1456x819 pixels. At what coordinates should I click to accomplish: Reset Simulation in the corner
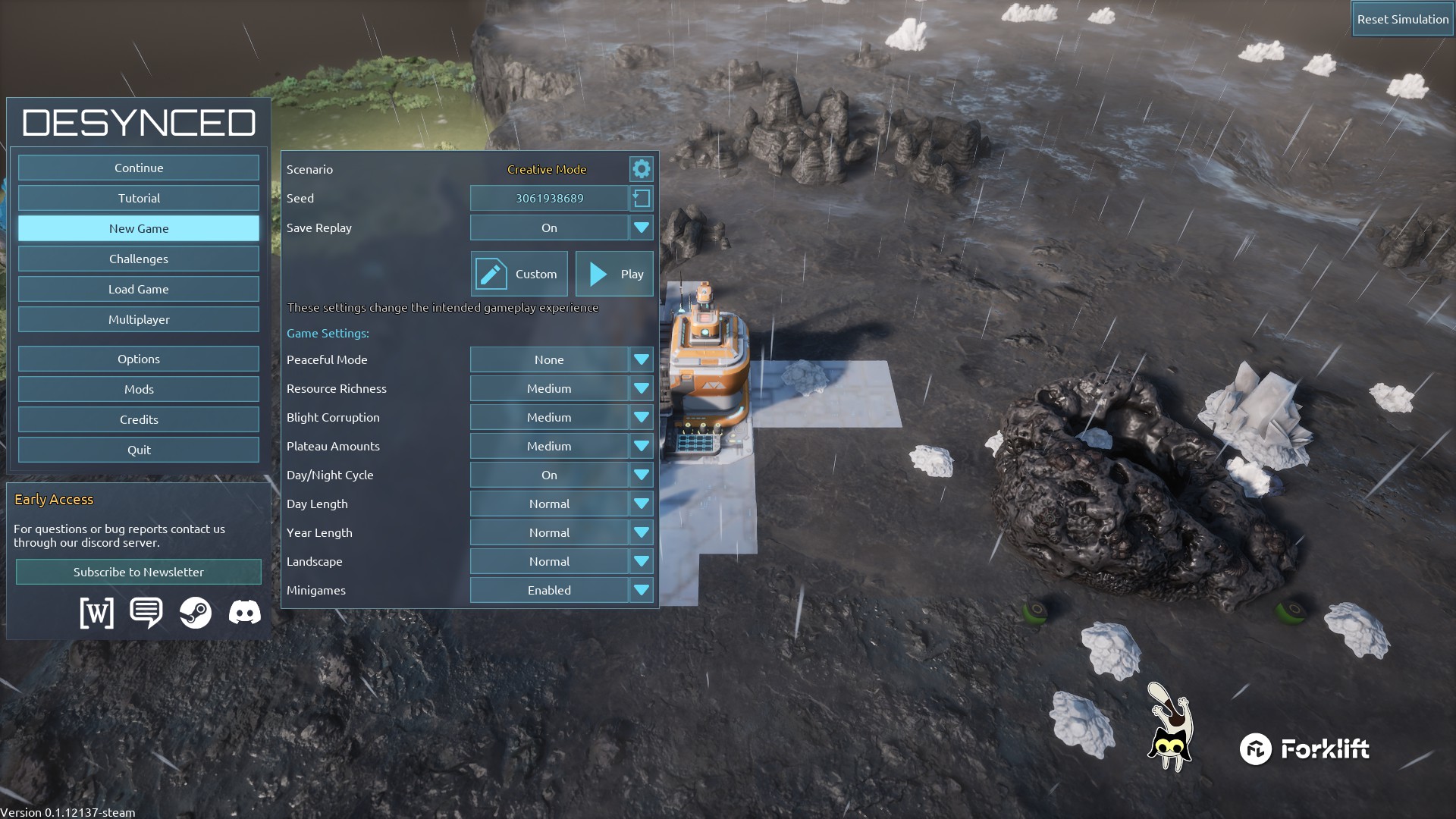click(x=1402, y=19)
